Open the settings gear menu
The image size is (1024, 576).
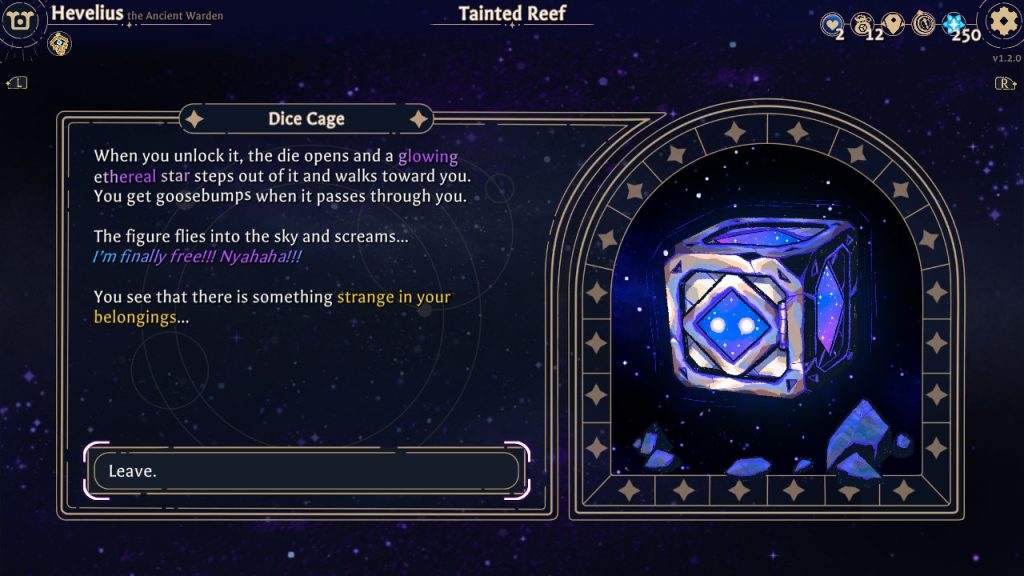coord(1001,21)
